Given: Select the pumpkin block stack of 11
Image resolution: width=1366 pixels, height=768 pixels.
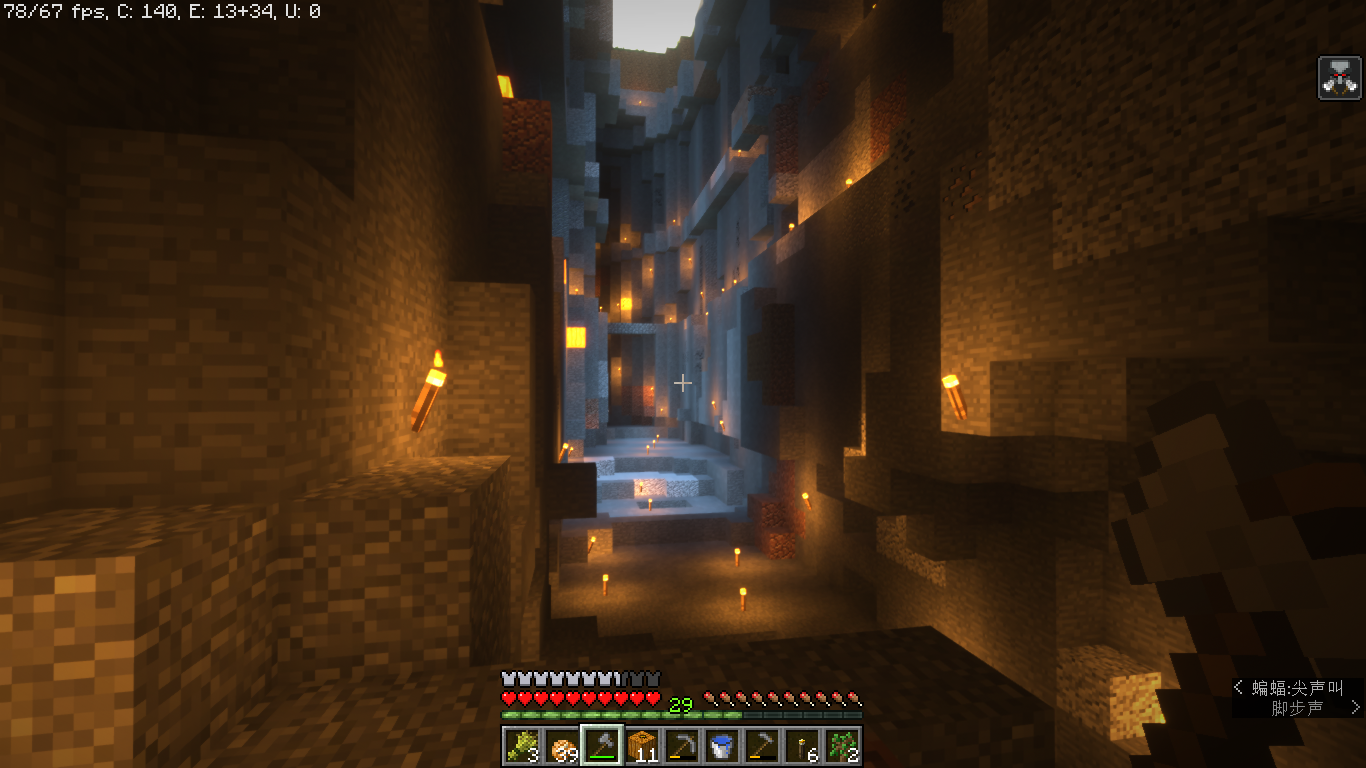Looking at the screenshot, I should 642,746.
